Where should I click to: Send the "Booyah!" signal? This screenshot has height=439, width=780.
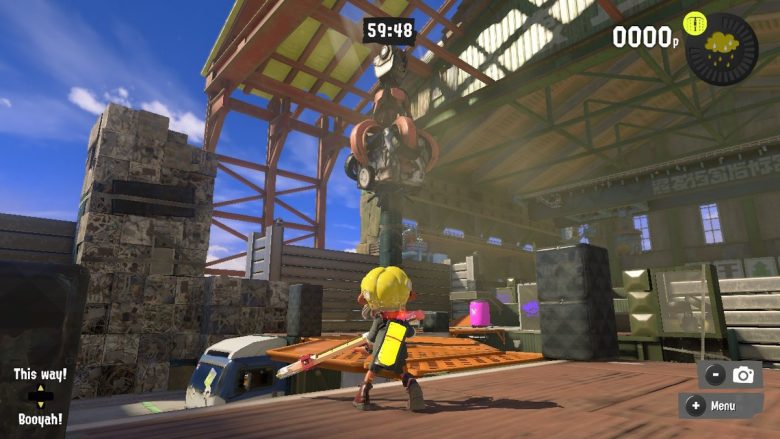[x=39, y=420]
